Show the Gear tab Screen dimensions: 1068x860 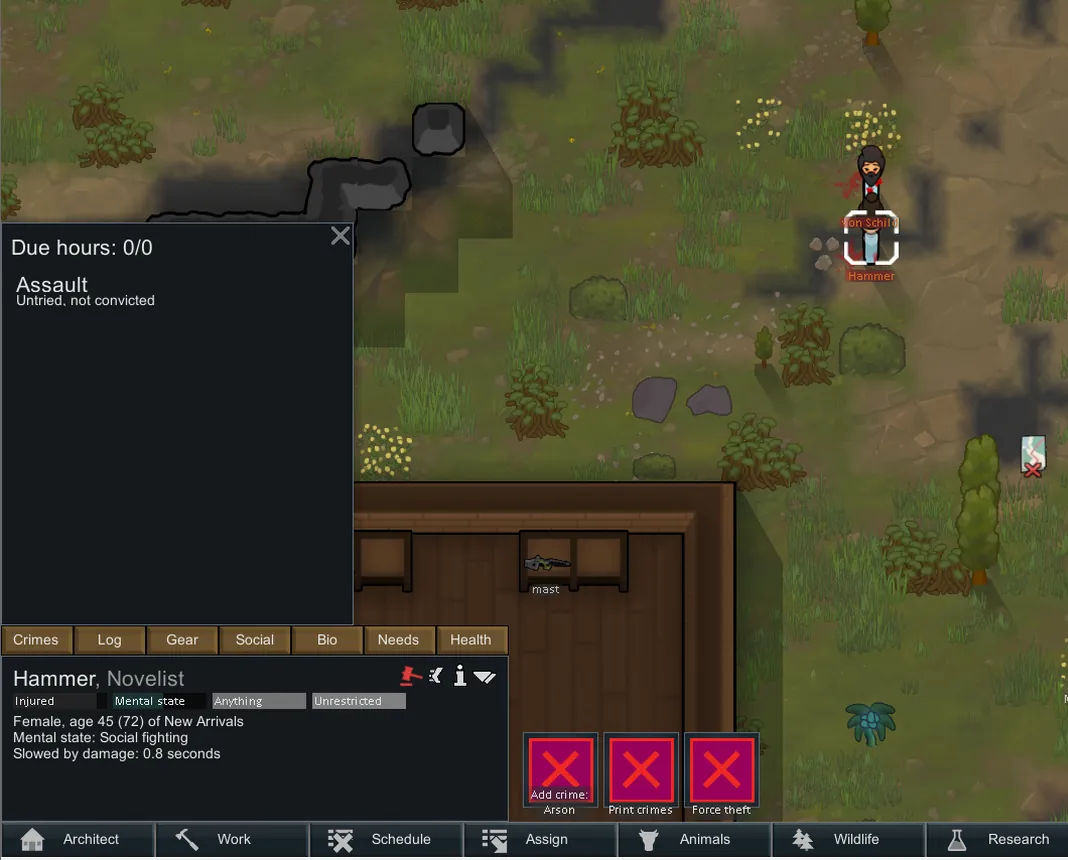coord(182,640)
